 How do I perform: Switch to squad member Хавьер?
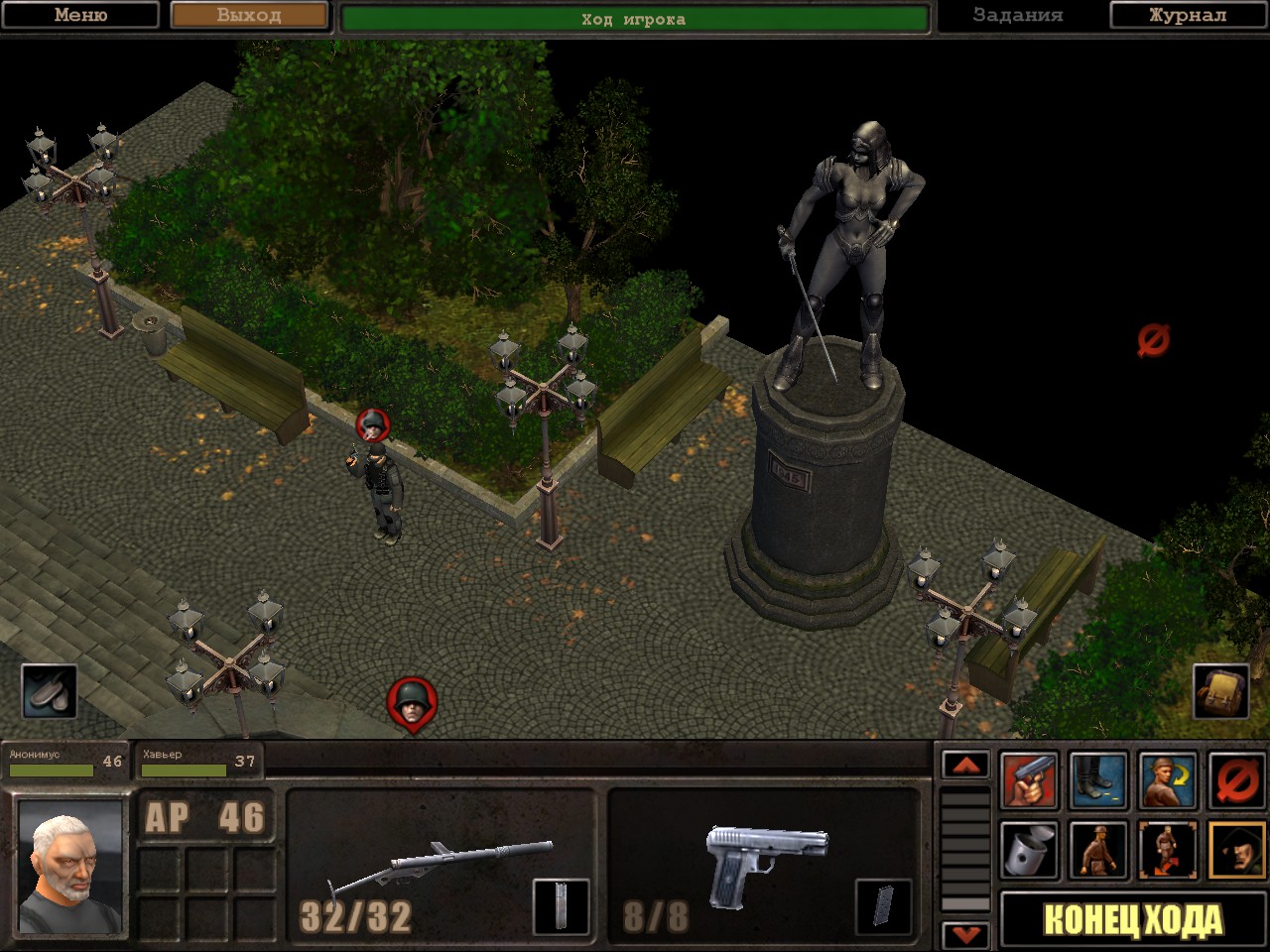(198, 762)
